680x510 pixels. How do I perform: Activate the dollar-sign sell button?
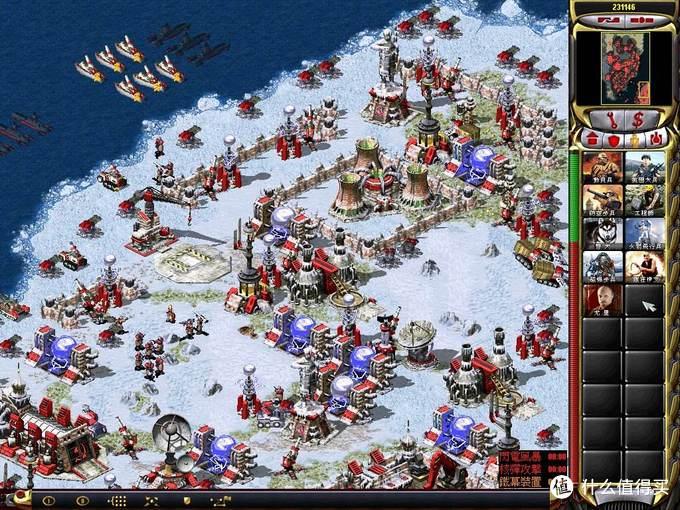tap(638, 119)
